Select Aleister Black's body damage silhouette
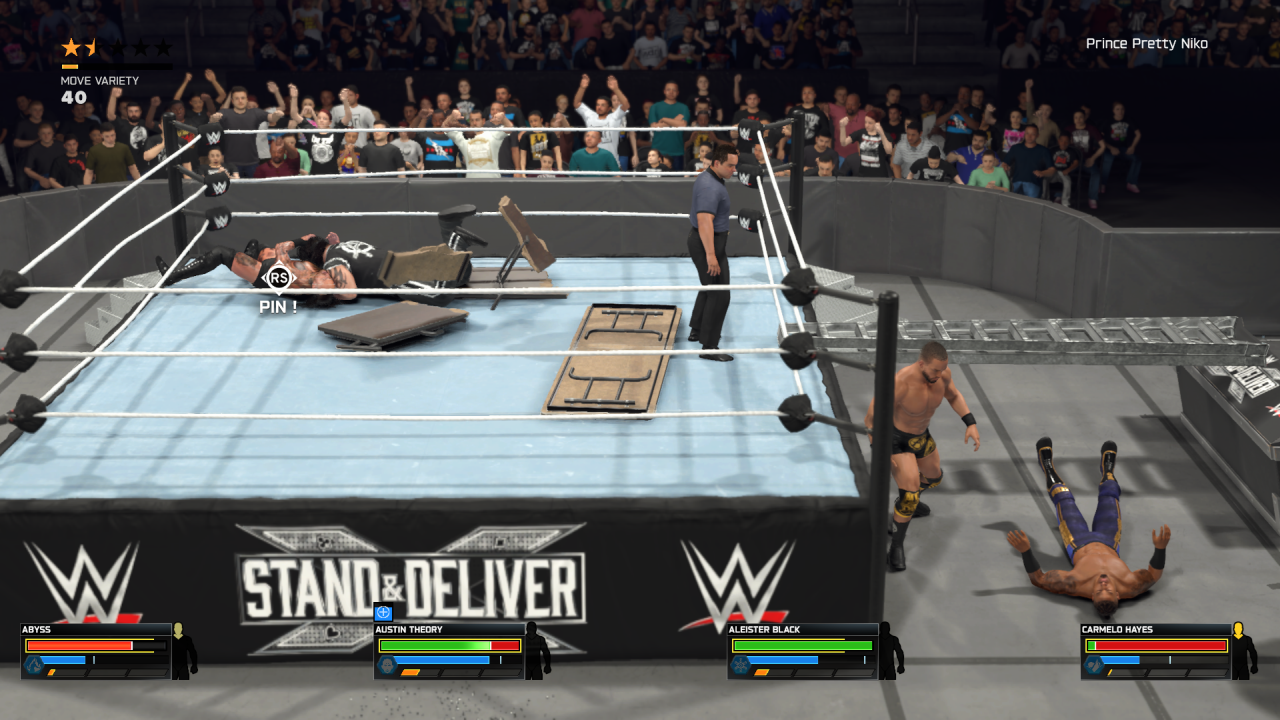1280x720 pixels. 891,651
